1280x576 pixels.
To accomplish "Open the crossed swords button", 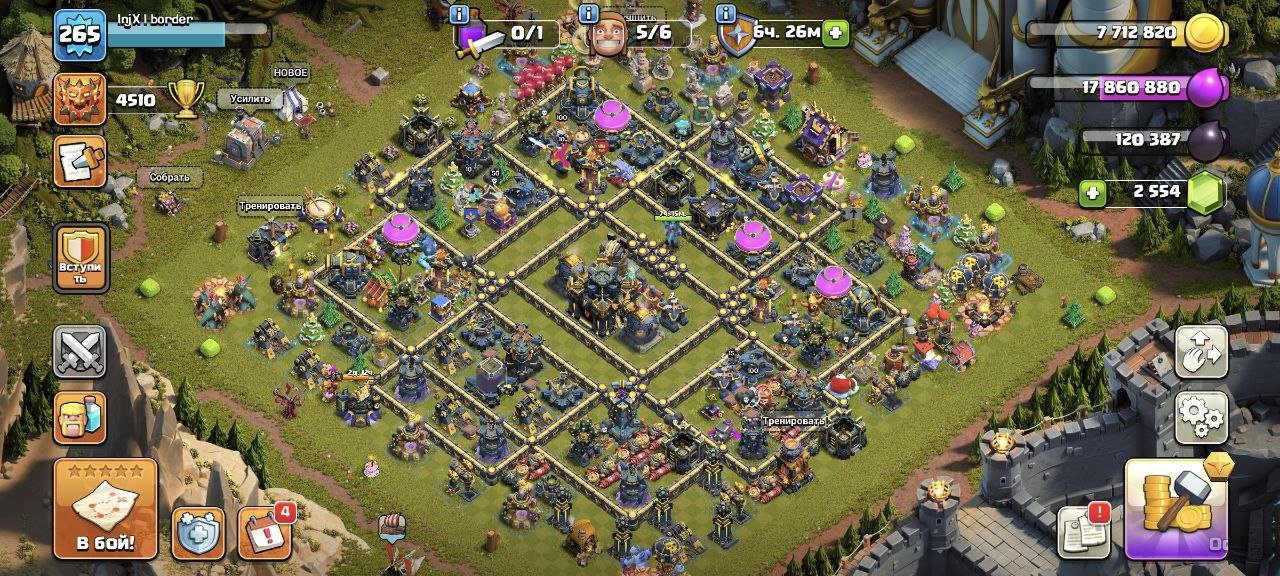I will [x=80, y=352].
